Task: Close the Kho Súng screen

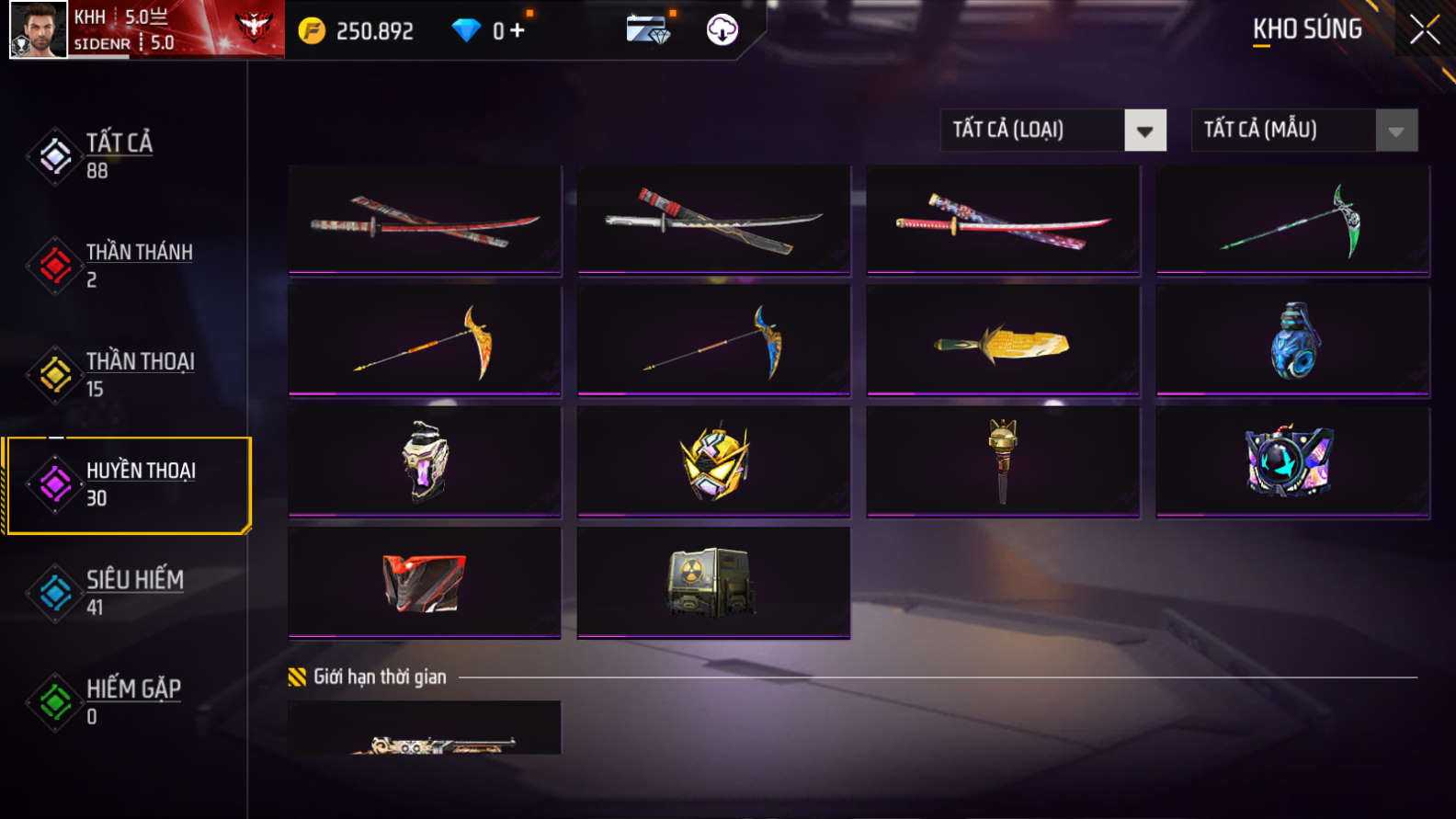Action: point(1424,30)
